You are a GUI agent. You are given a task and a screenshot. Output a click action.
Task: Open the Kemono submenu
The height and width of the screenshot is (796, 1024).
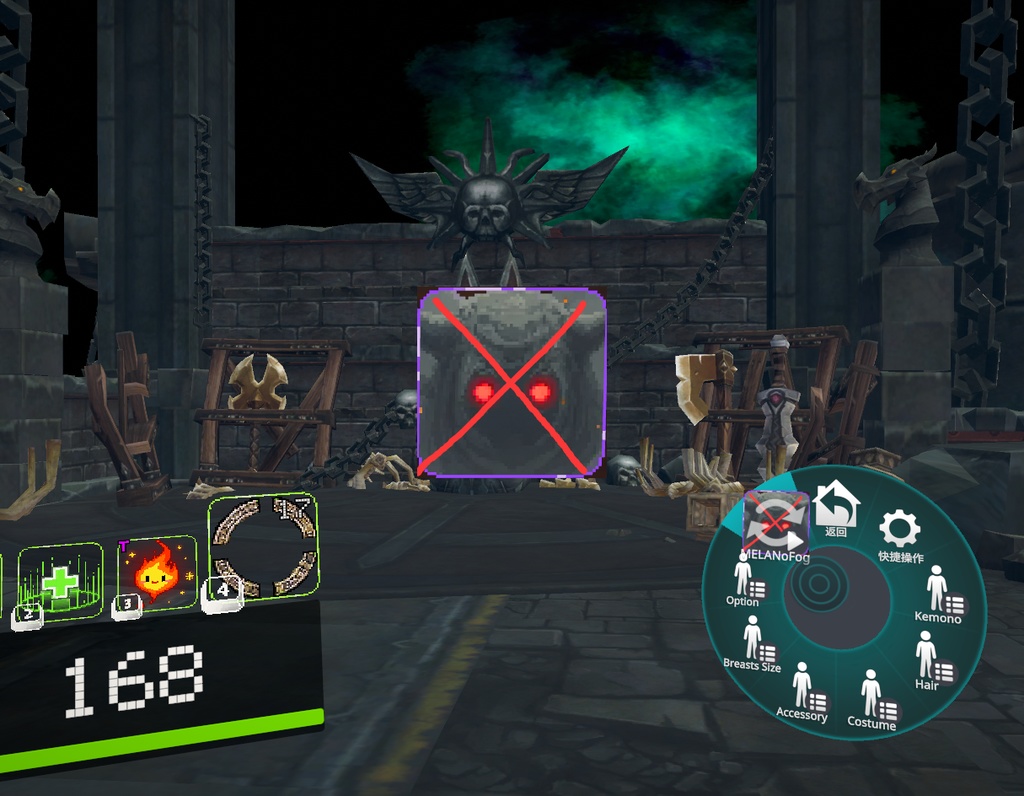938,594
